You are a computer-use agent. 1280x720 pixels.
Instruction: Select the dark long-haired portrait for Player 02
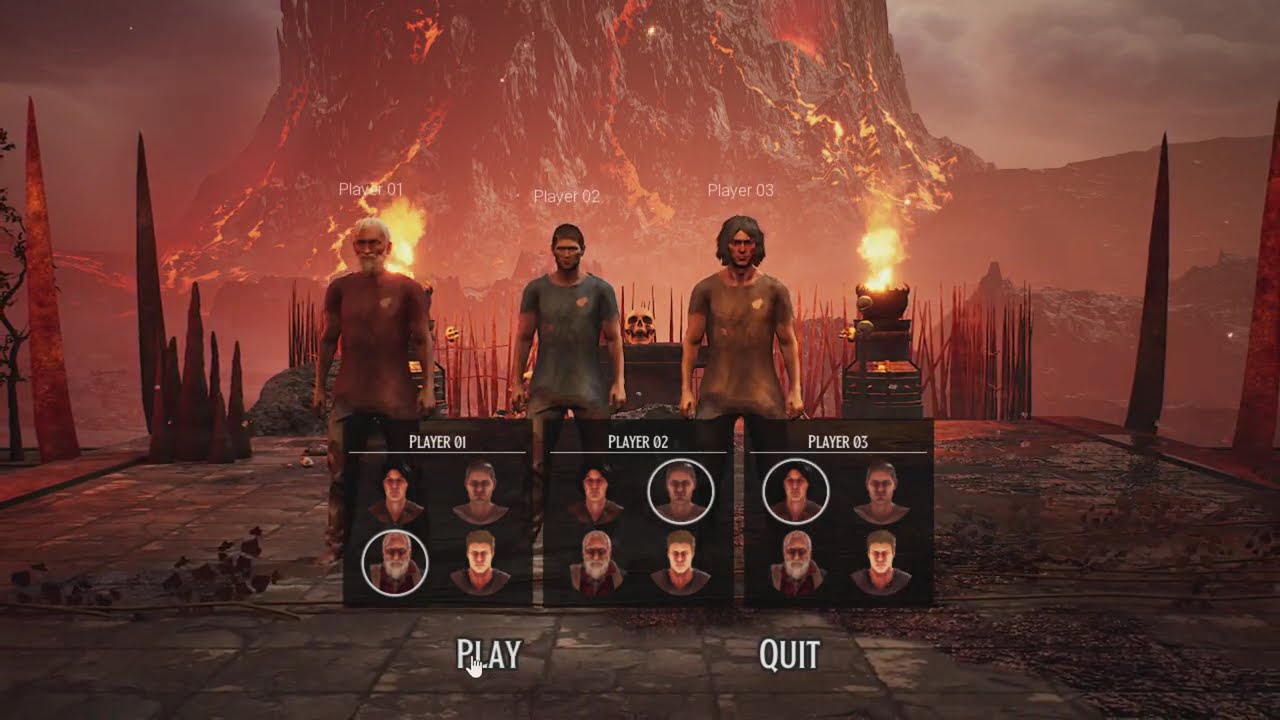coord(595,493)
